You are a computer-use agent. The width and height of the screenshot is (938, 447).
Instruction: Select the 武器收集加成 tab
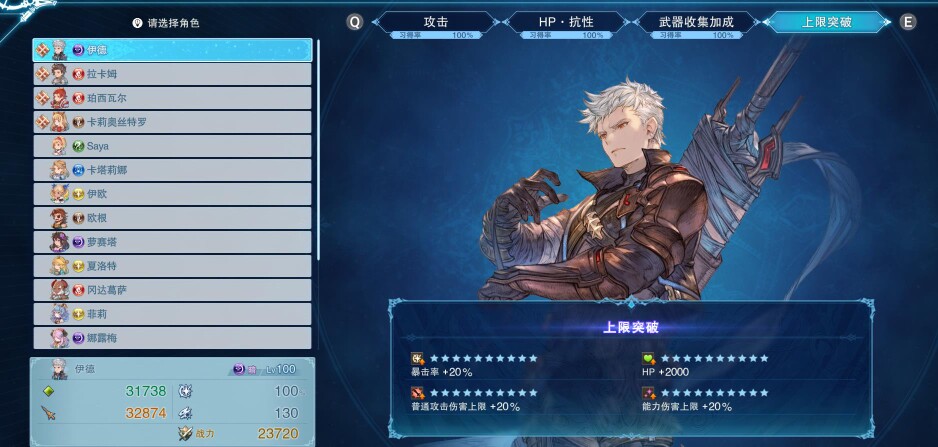pyautogui.click(x=697, y=21)
